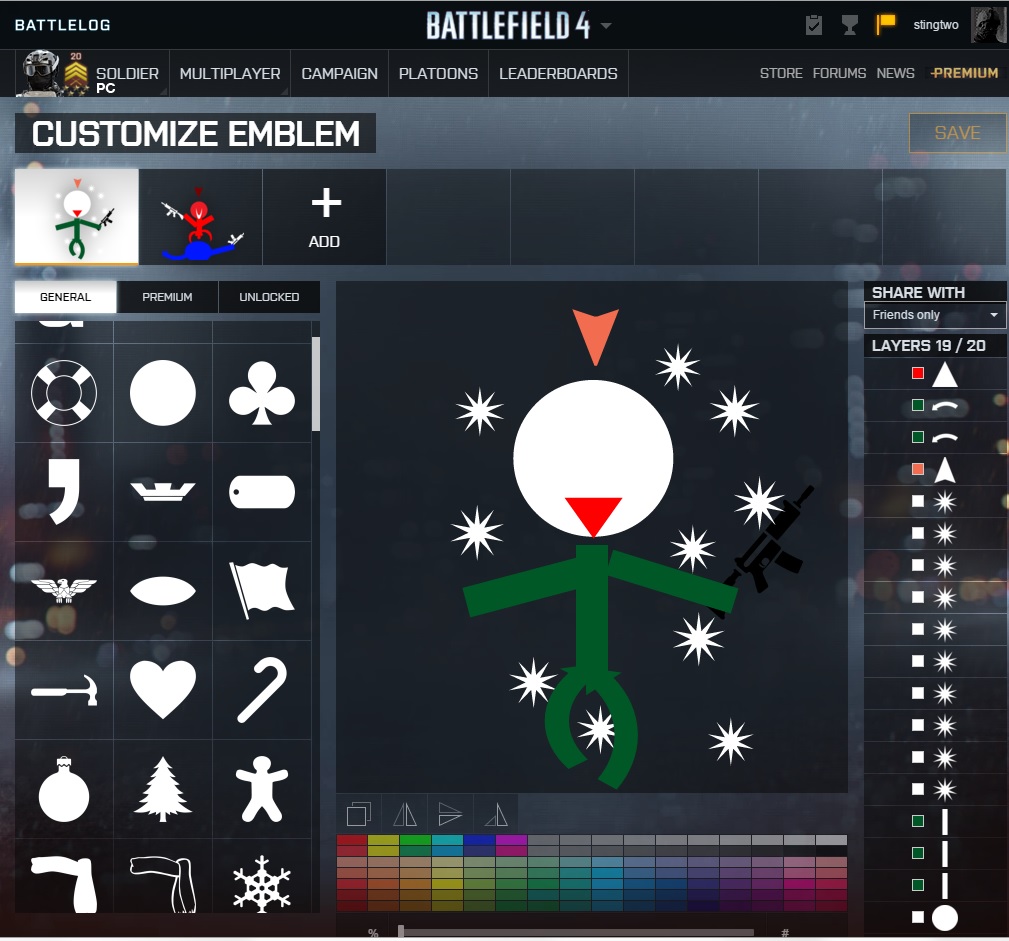The width and height of the screenshot is (1009, 941).
Task: Visit the Store link
Action: coord(781,73)
